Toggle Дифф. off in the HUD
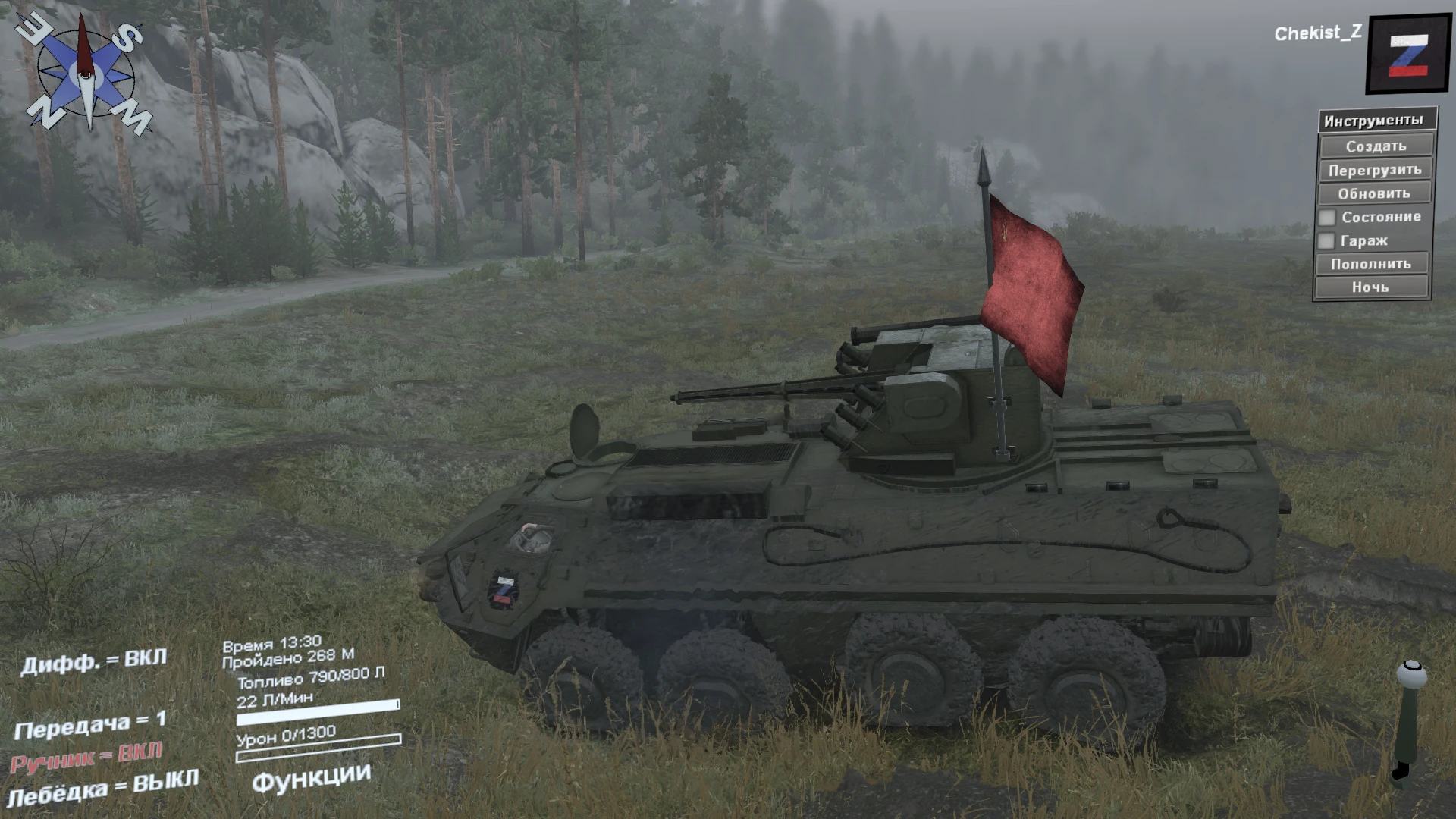The image size is (1456, 819). [95, 660]
